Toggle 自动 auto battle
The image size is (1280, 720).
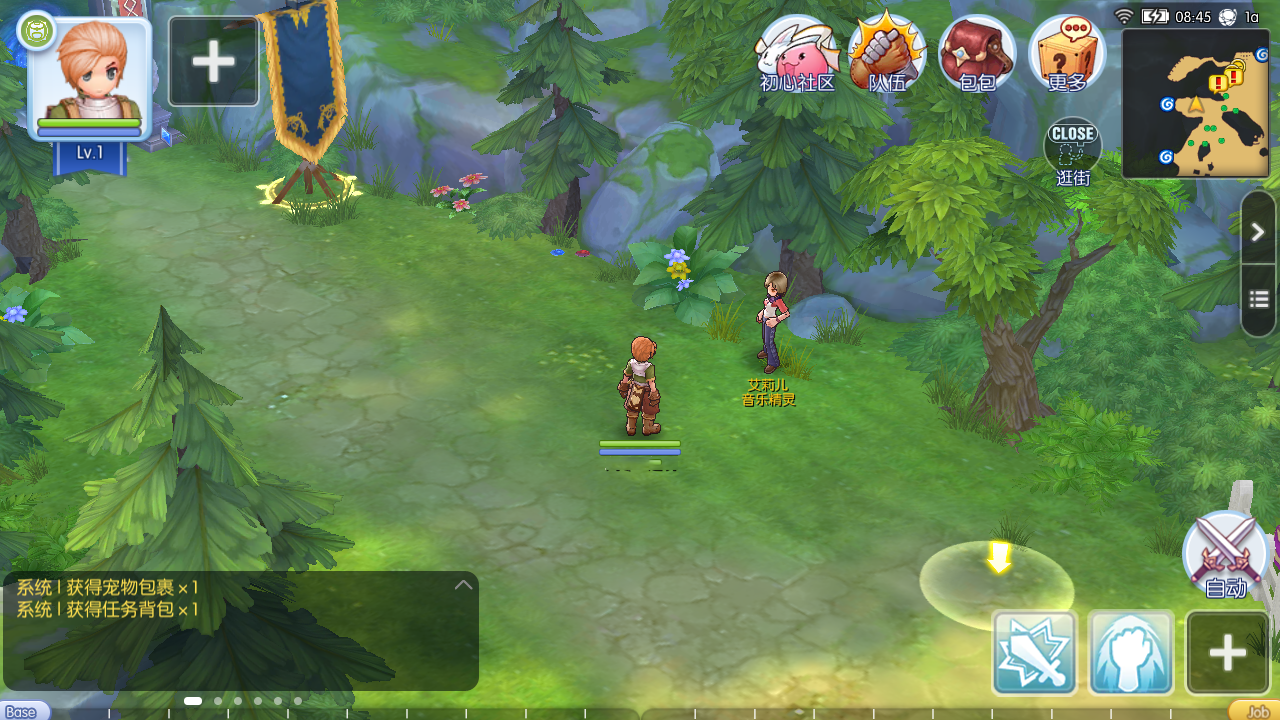click(1225, 555)
